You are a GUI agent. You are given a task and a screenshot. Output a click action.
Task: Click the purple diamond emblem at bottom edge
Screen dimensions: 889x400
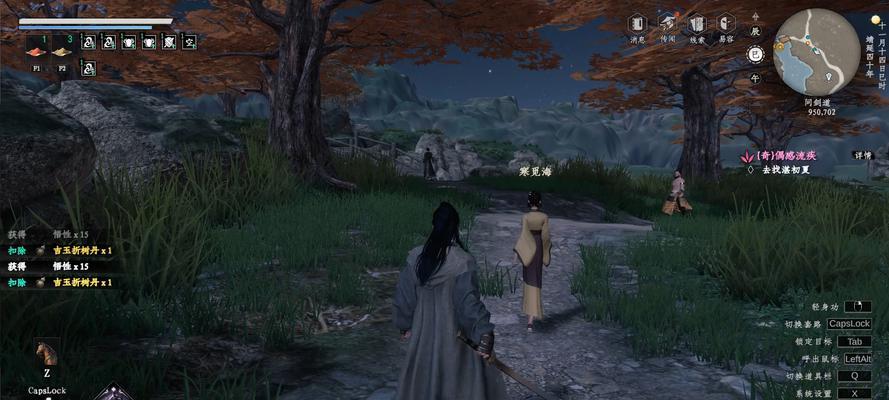tap(113, 393)
